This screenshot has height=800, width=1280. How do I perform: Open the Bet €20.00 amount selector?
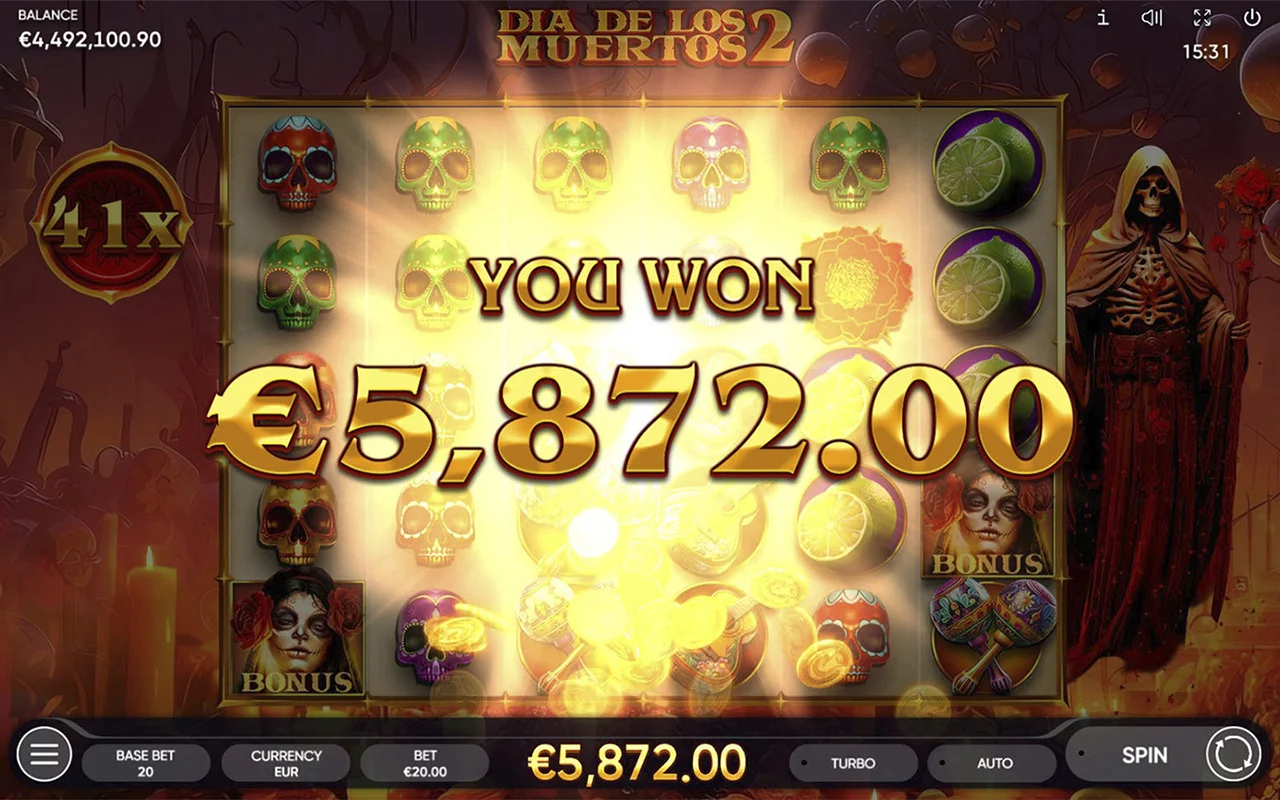pyautogui.click(x=426, y=762)
